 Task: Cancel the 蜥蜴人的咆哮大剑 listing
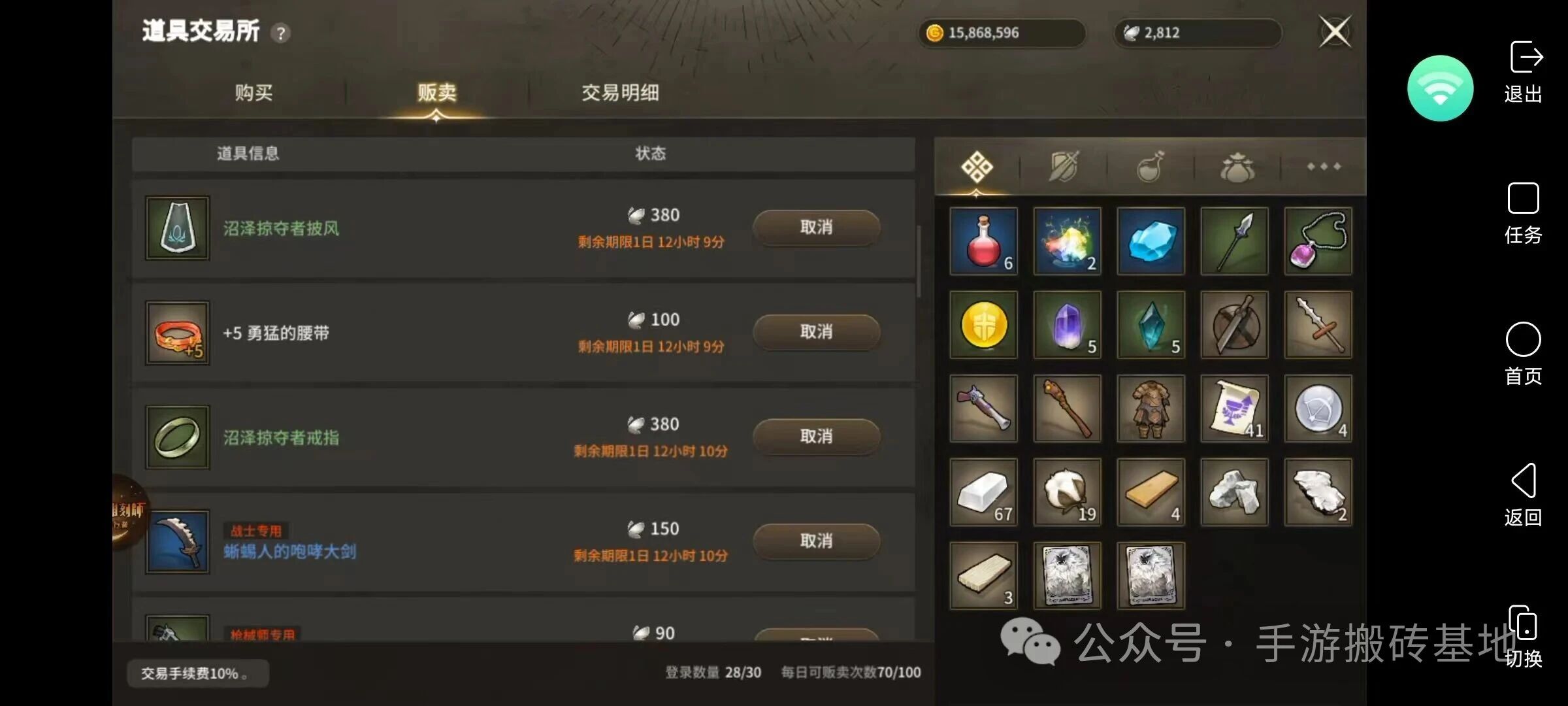[816, 541]
